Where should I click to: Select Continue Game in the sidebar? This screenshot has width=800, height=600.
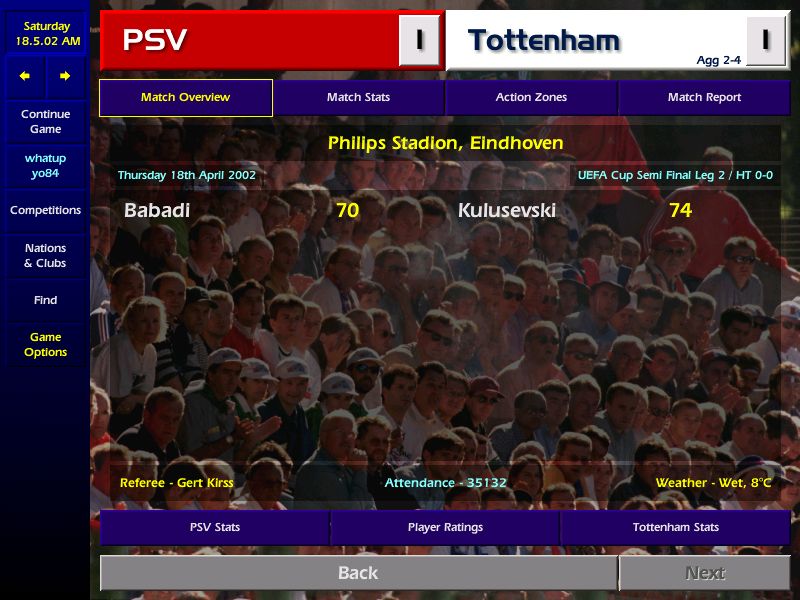tap(45, 122)
